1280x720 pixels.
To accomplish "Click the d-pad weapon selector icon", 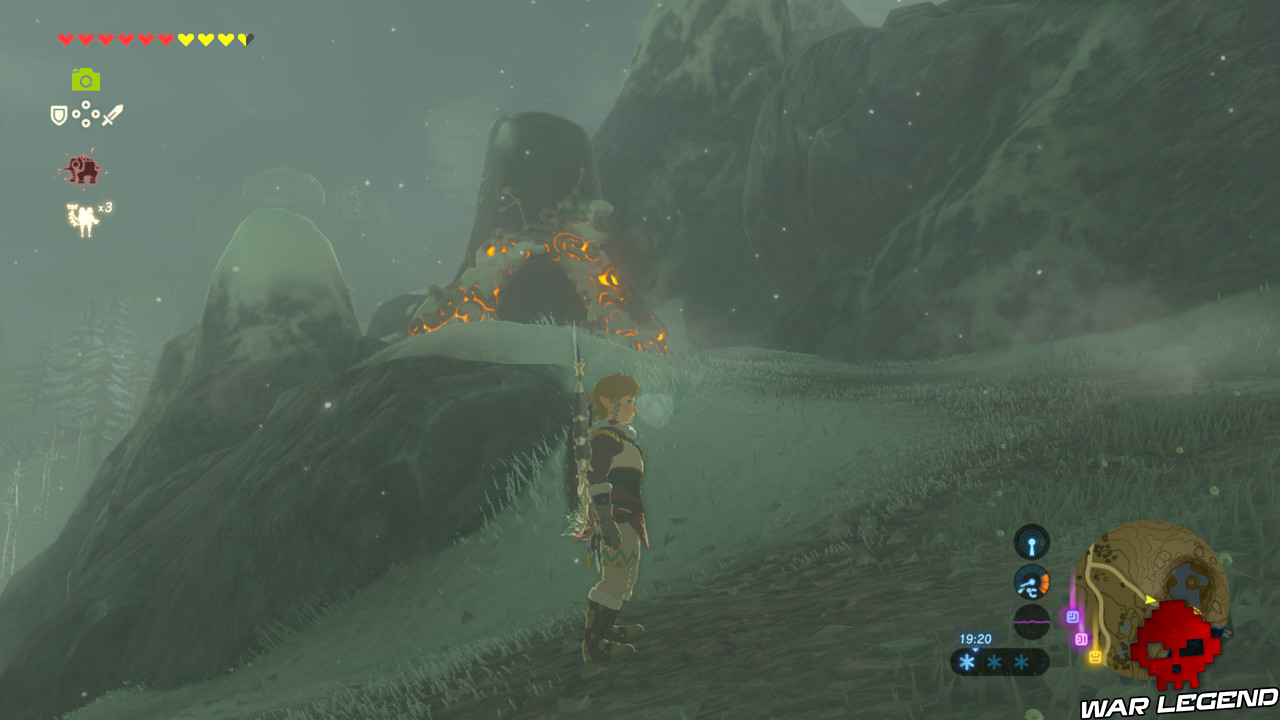I will tap(86, 113).
